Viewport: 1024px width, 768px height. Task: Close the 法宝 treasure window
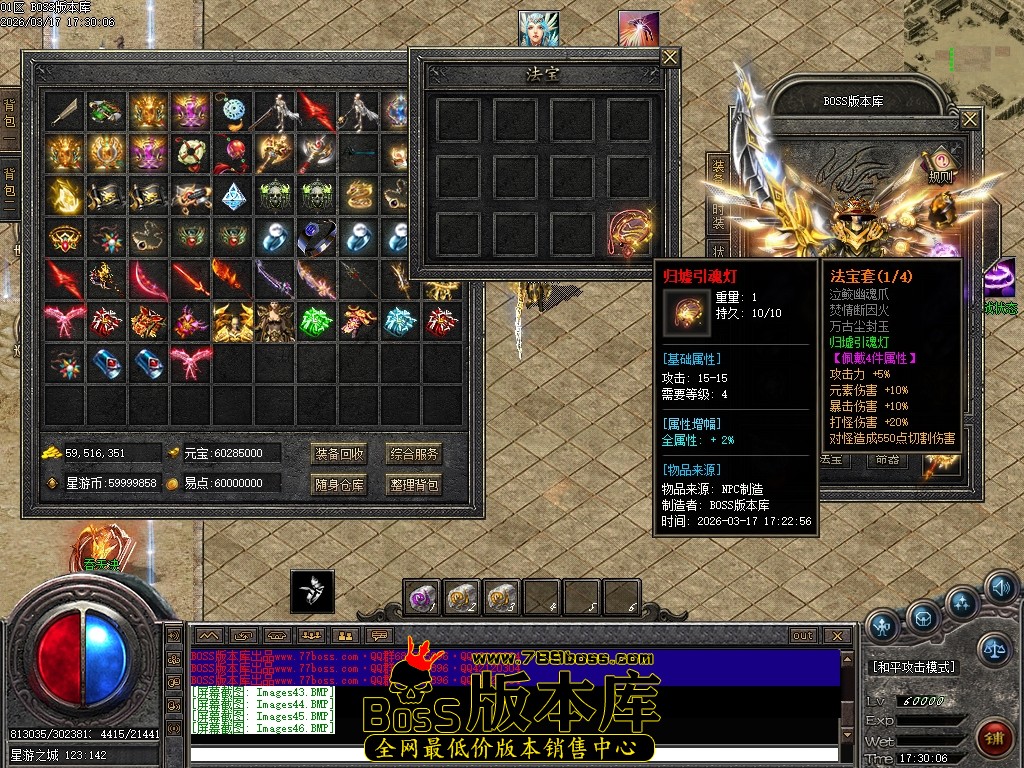tap(670, 58)
